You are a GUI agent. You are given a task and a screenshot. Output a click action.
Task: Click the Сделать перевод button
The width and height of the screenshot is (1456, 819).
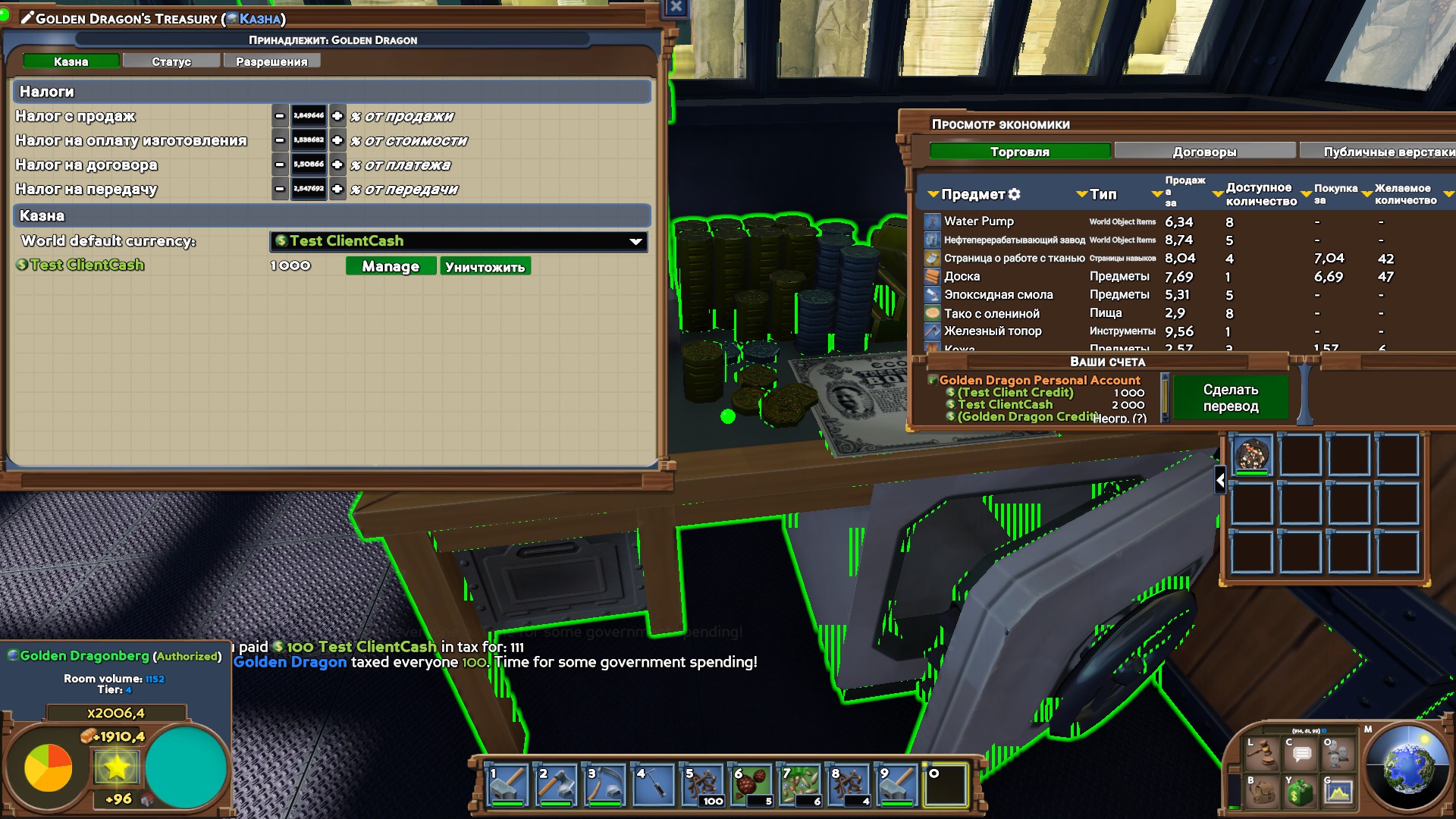click(1230, 398)
